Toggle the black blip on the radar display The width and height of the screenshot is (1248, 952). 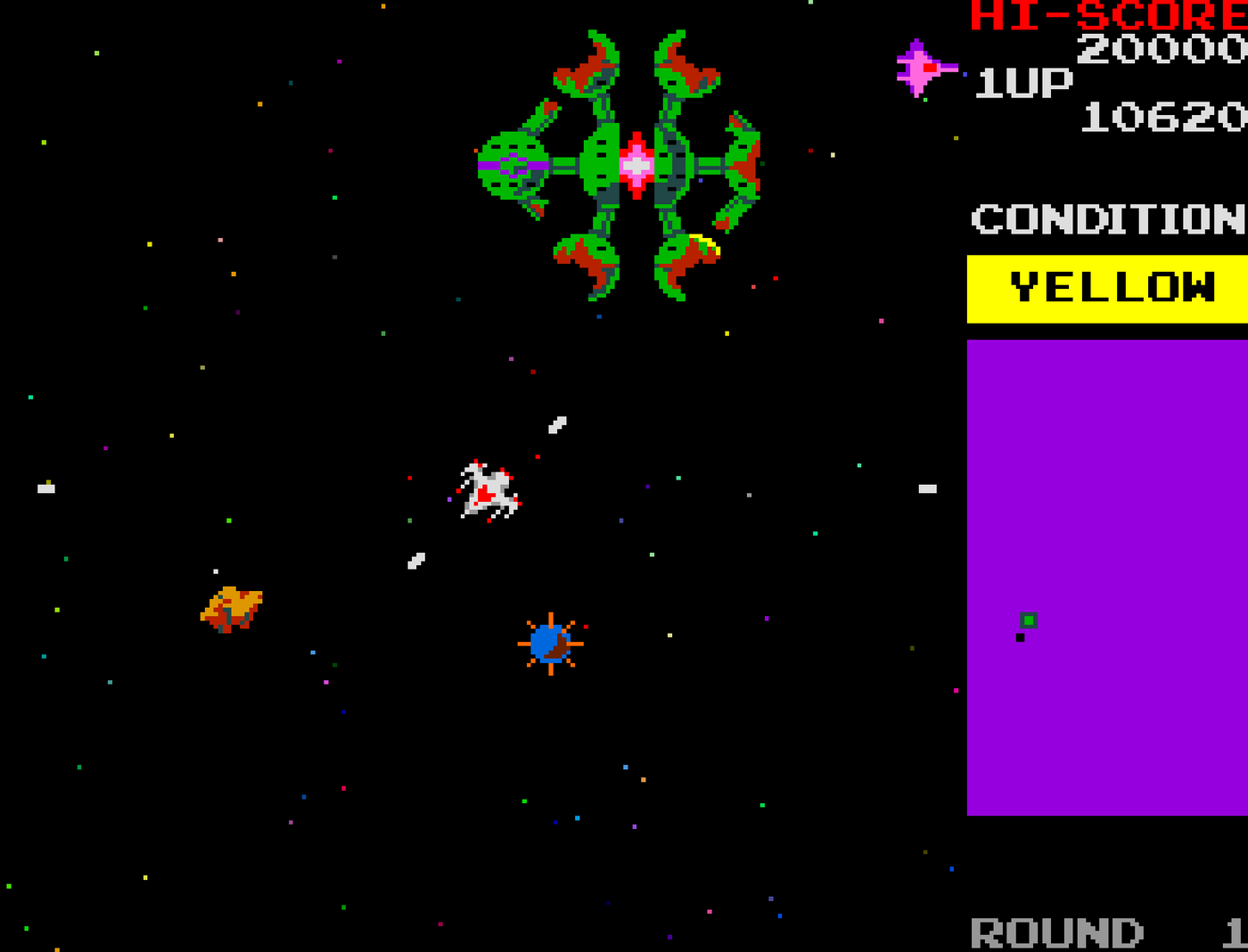tap(1019, 638)
